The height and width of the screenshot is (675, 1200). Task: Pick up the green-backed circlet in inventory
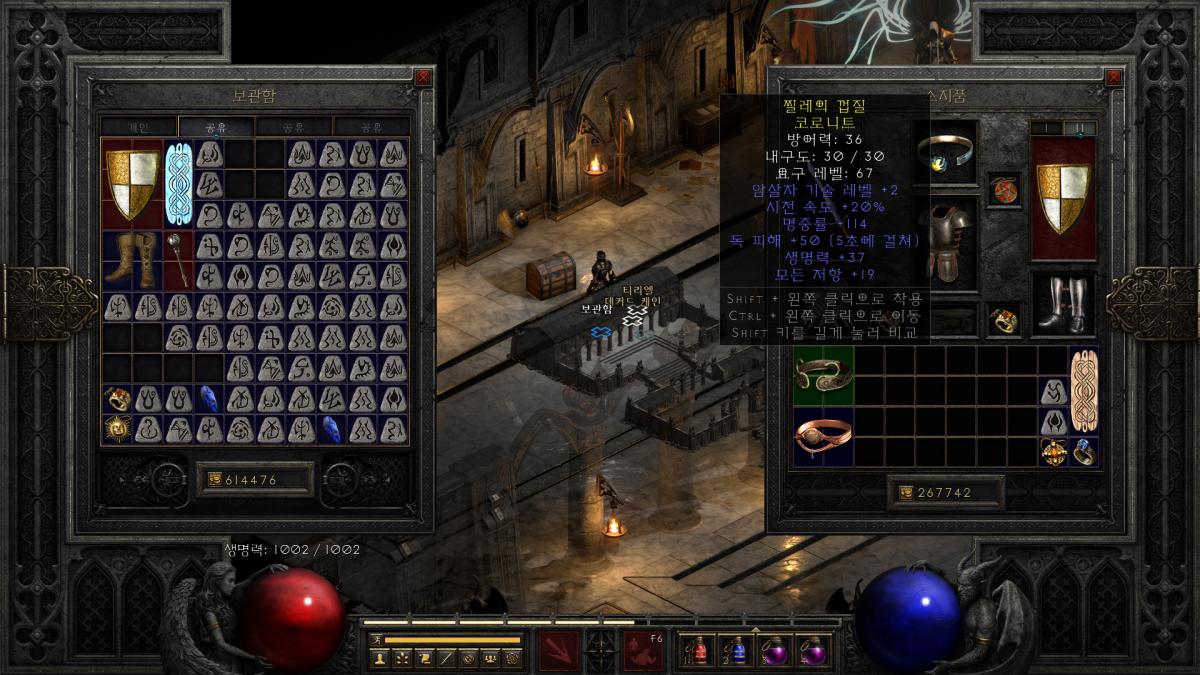click(x=823, y=375)
